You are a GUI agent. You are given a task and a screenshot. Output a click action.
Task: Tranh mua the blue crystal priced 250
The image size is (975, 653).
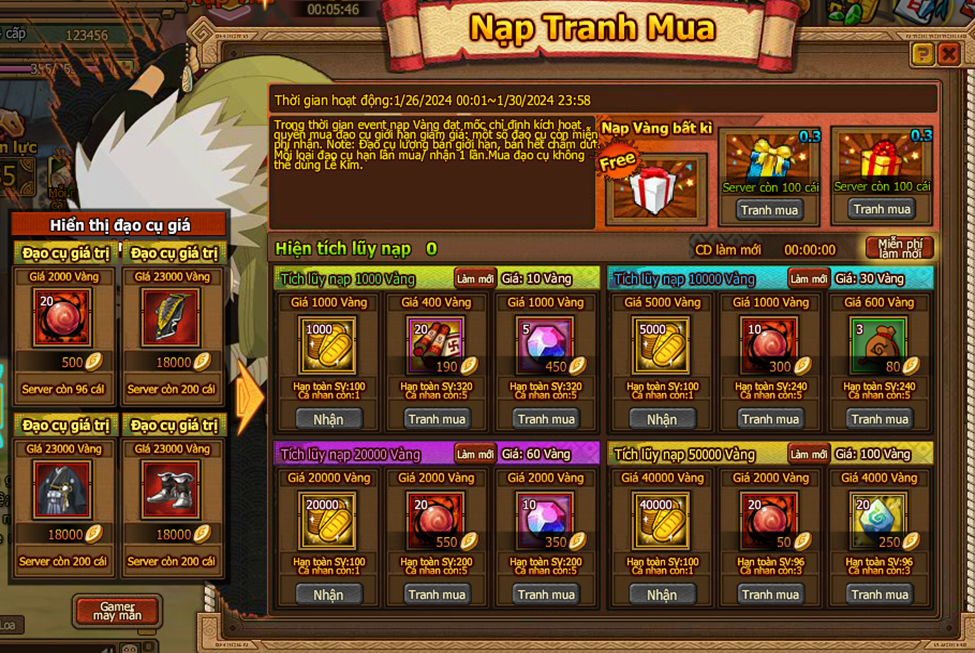(x=879, y=594)
